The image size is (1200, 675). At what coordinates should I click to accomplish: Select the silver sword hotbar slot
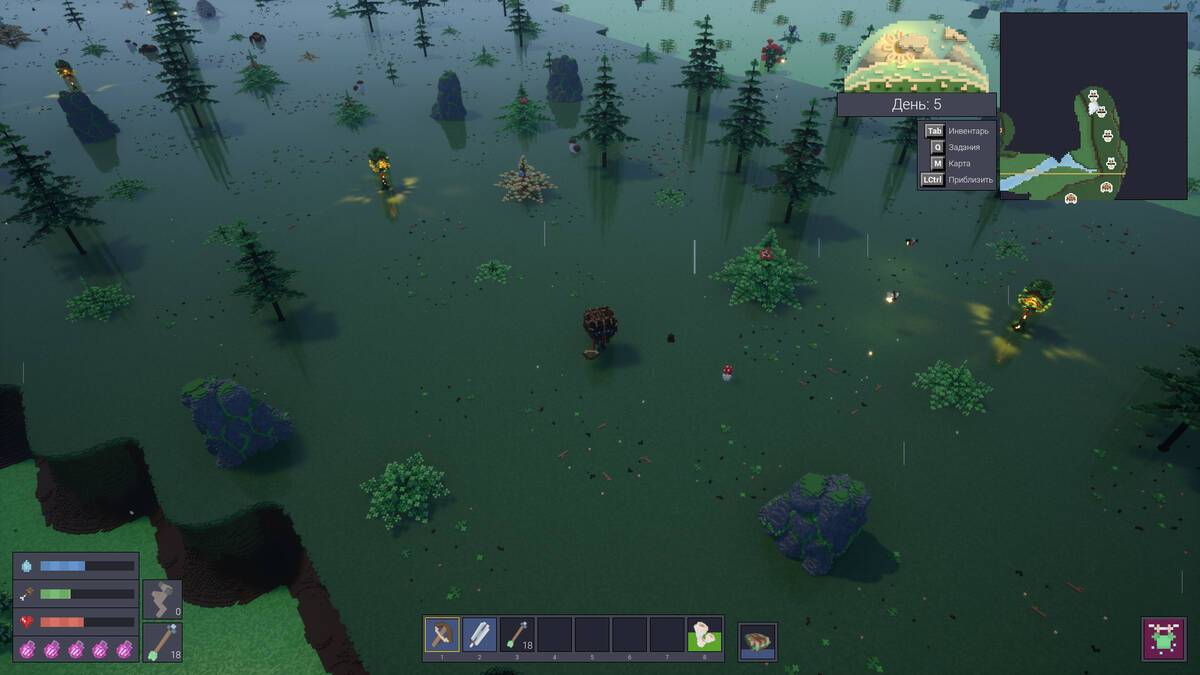tap(479, 634)
